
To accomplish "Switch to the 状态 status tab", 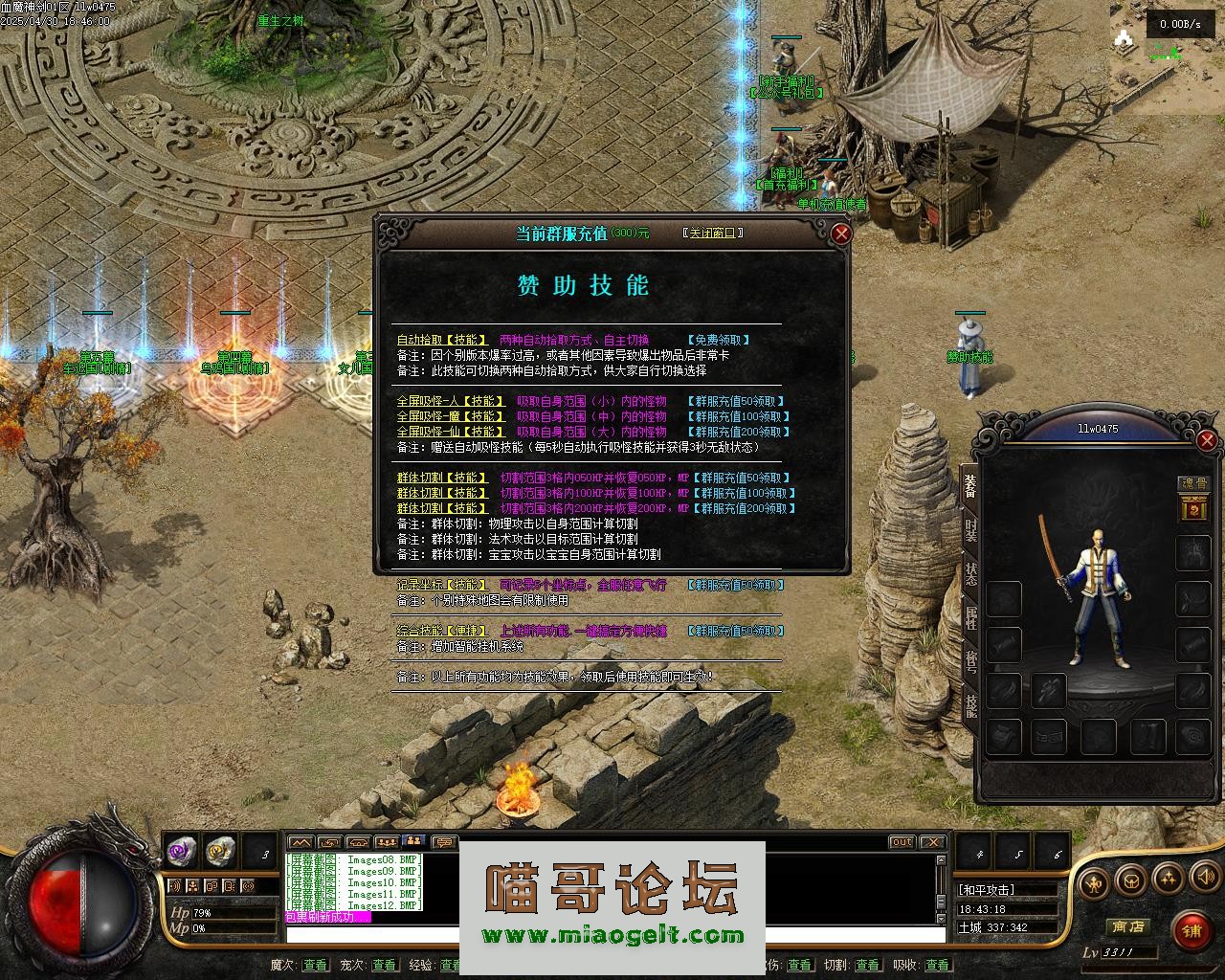I will [x=970, y=575].
